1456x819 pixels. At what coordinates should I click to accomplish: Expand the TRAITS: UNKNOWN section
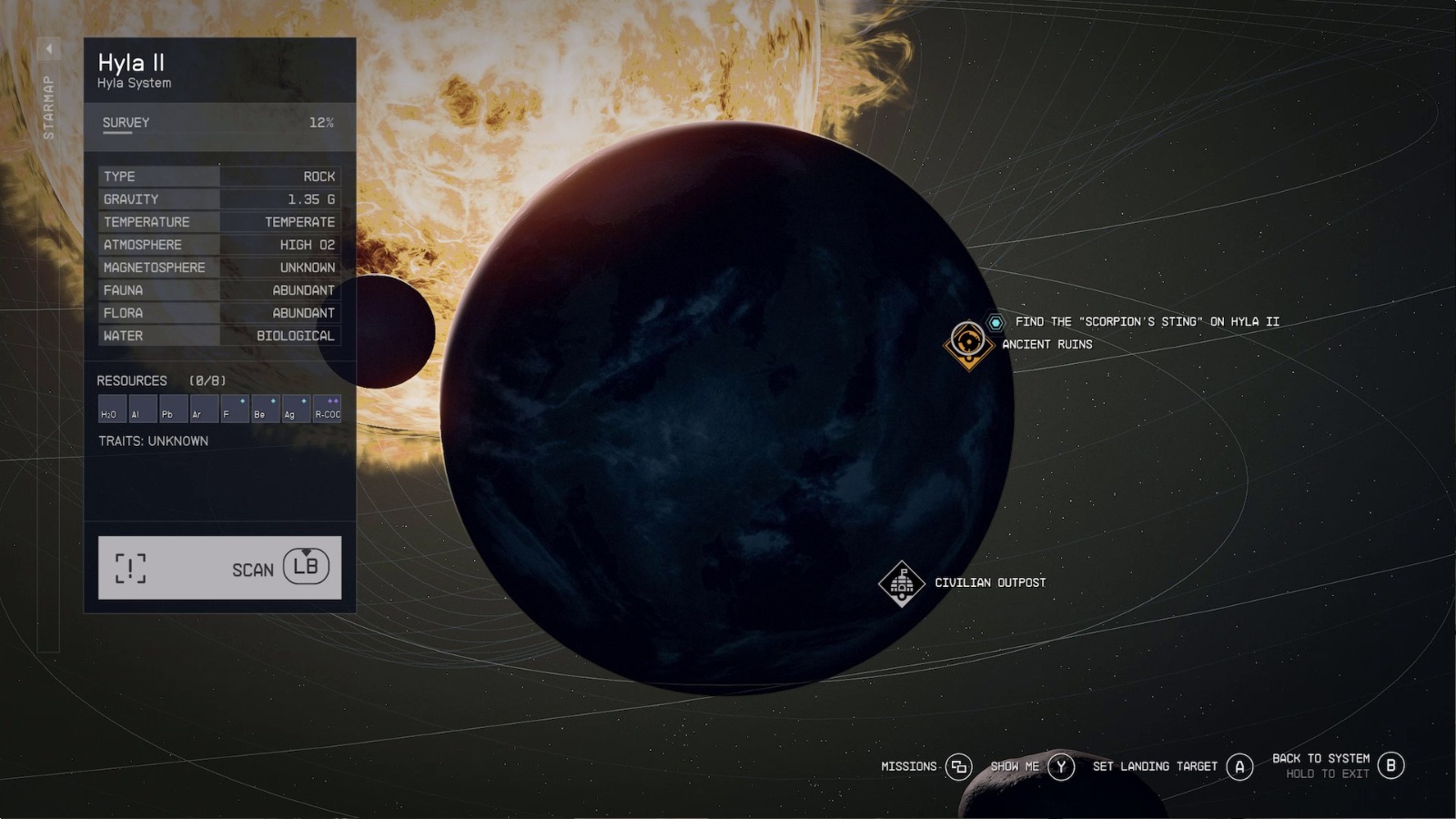tap(152, 440)
